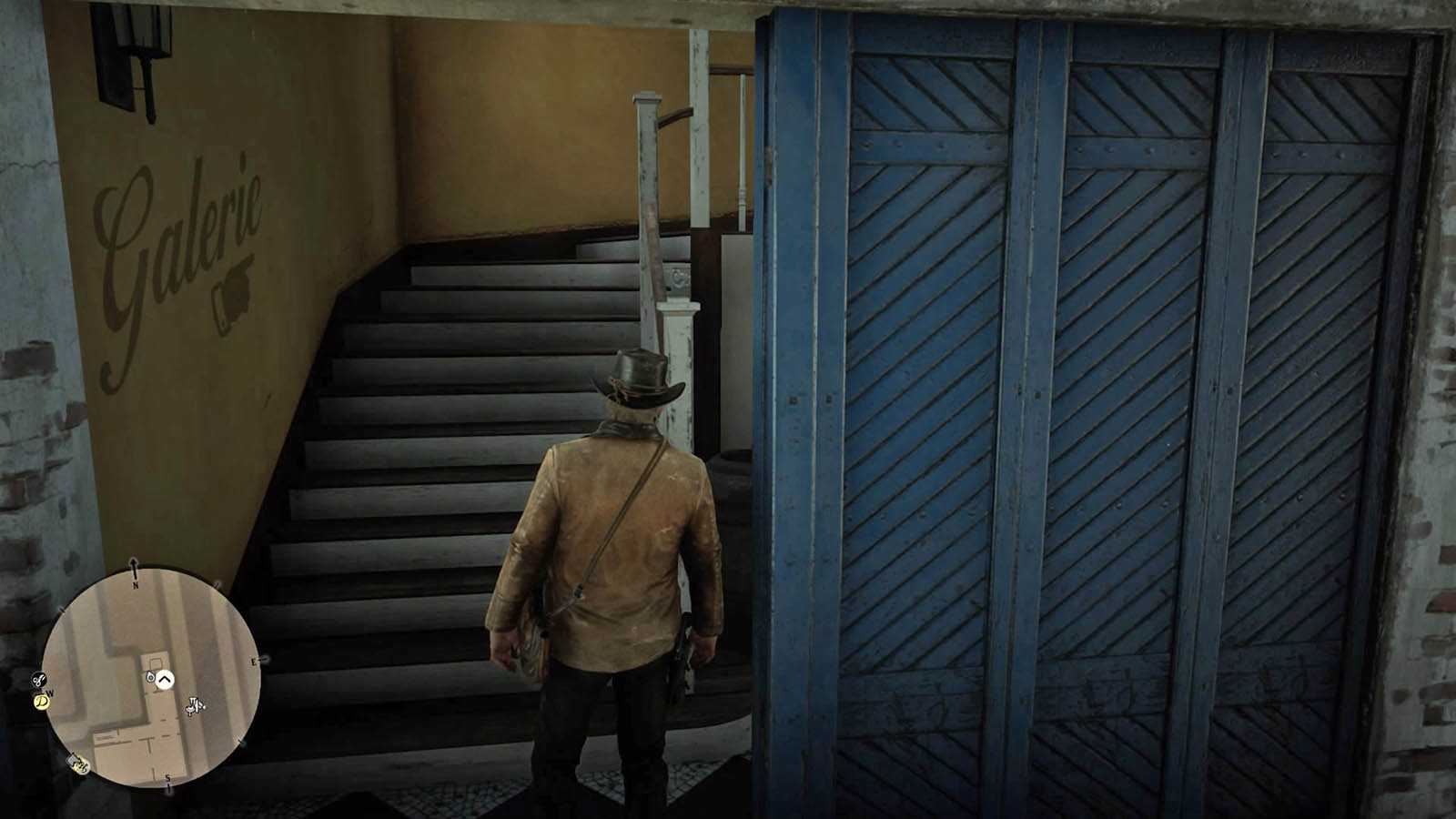Open the circular minimap

(x=151, y=677)
